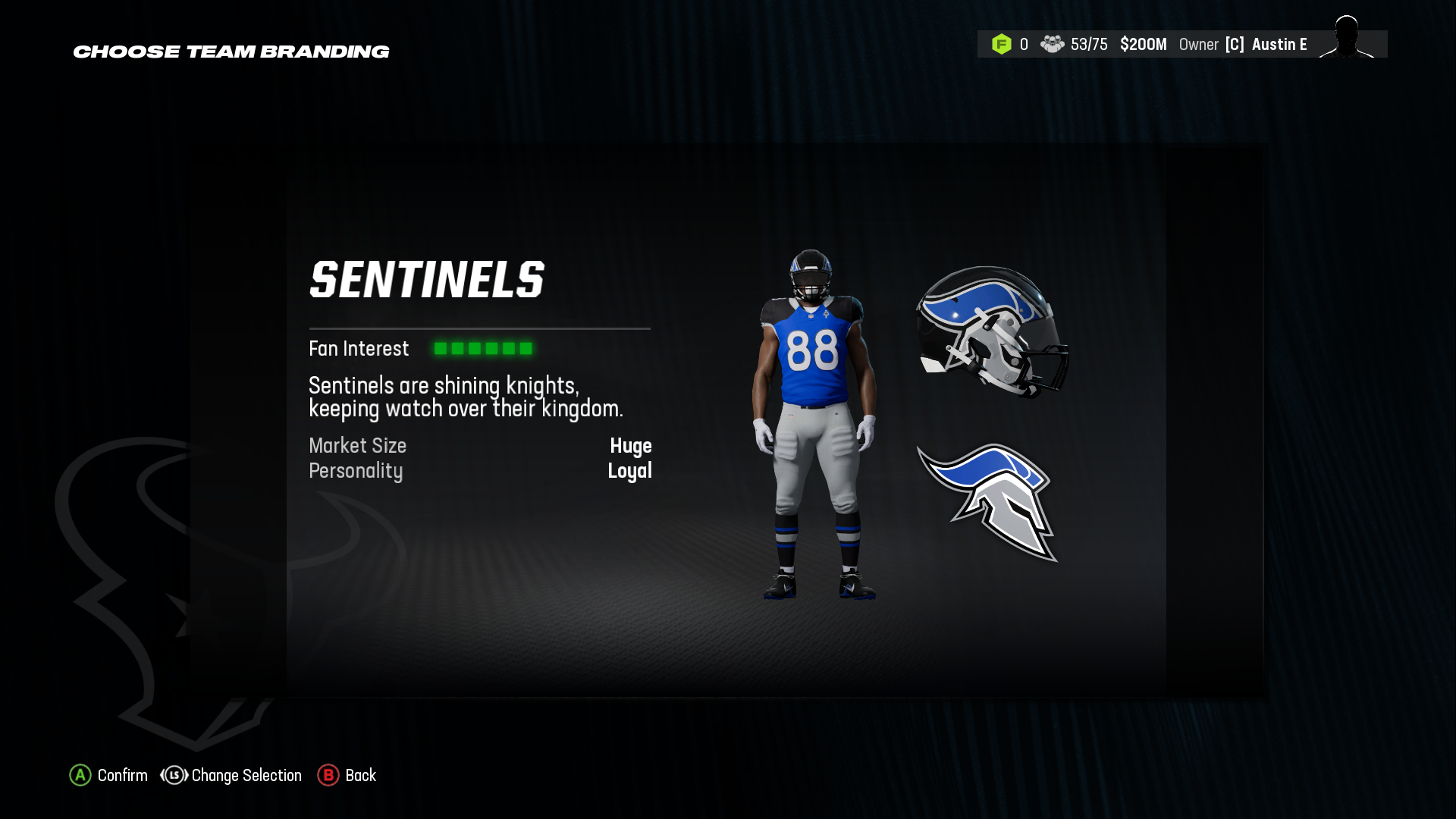Click the Choose Team Branding header
This screenshot has height=819, width=1456.
pyautogui.click(x=231, y=52)
